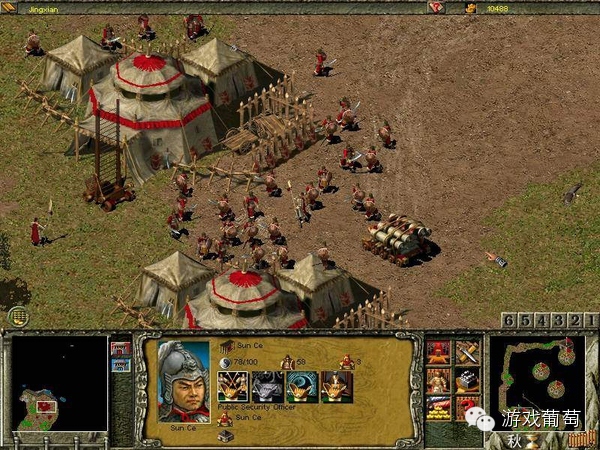Select group number 4 tab
The width and height of the screenshot is (600, 450).
pyautogui.click(x=543, y=320)
